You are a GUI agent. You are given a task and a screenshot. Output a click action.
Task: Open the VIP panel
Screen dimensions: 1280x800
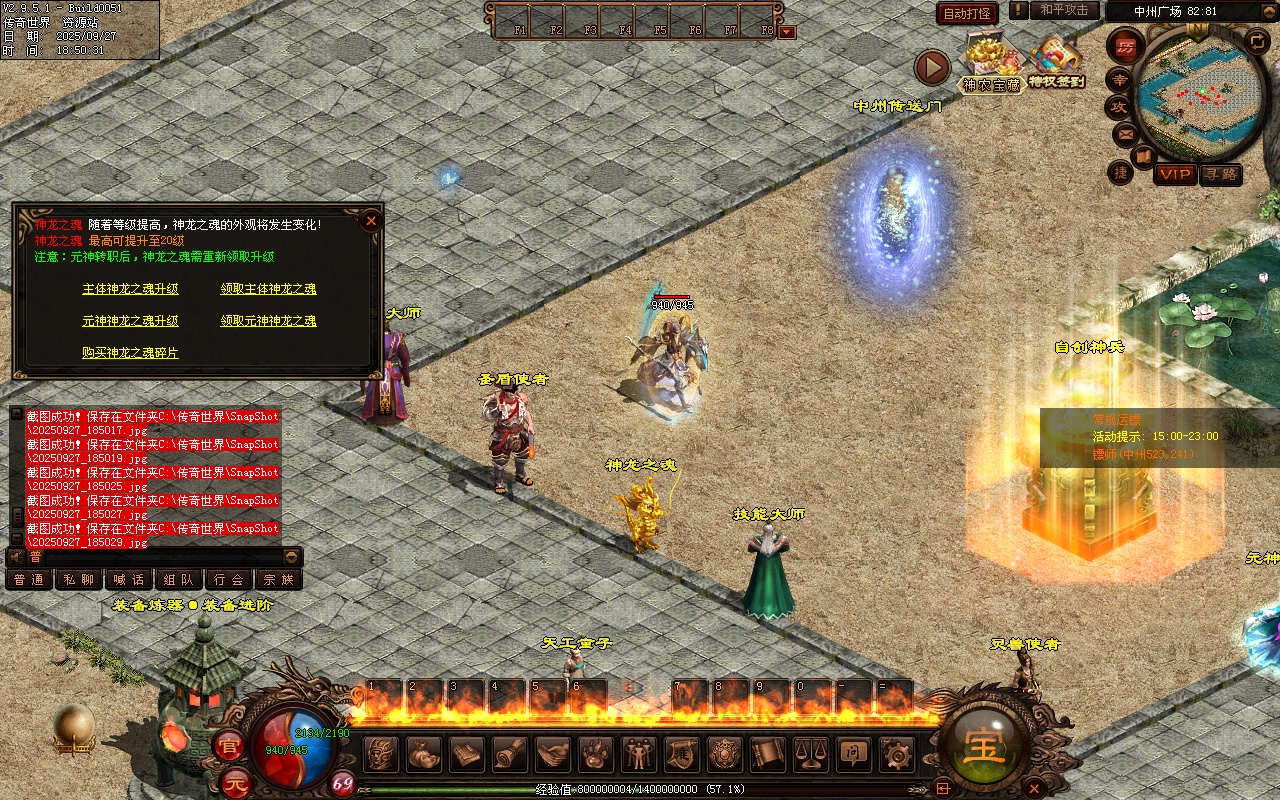coord(1175,174)
